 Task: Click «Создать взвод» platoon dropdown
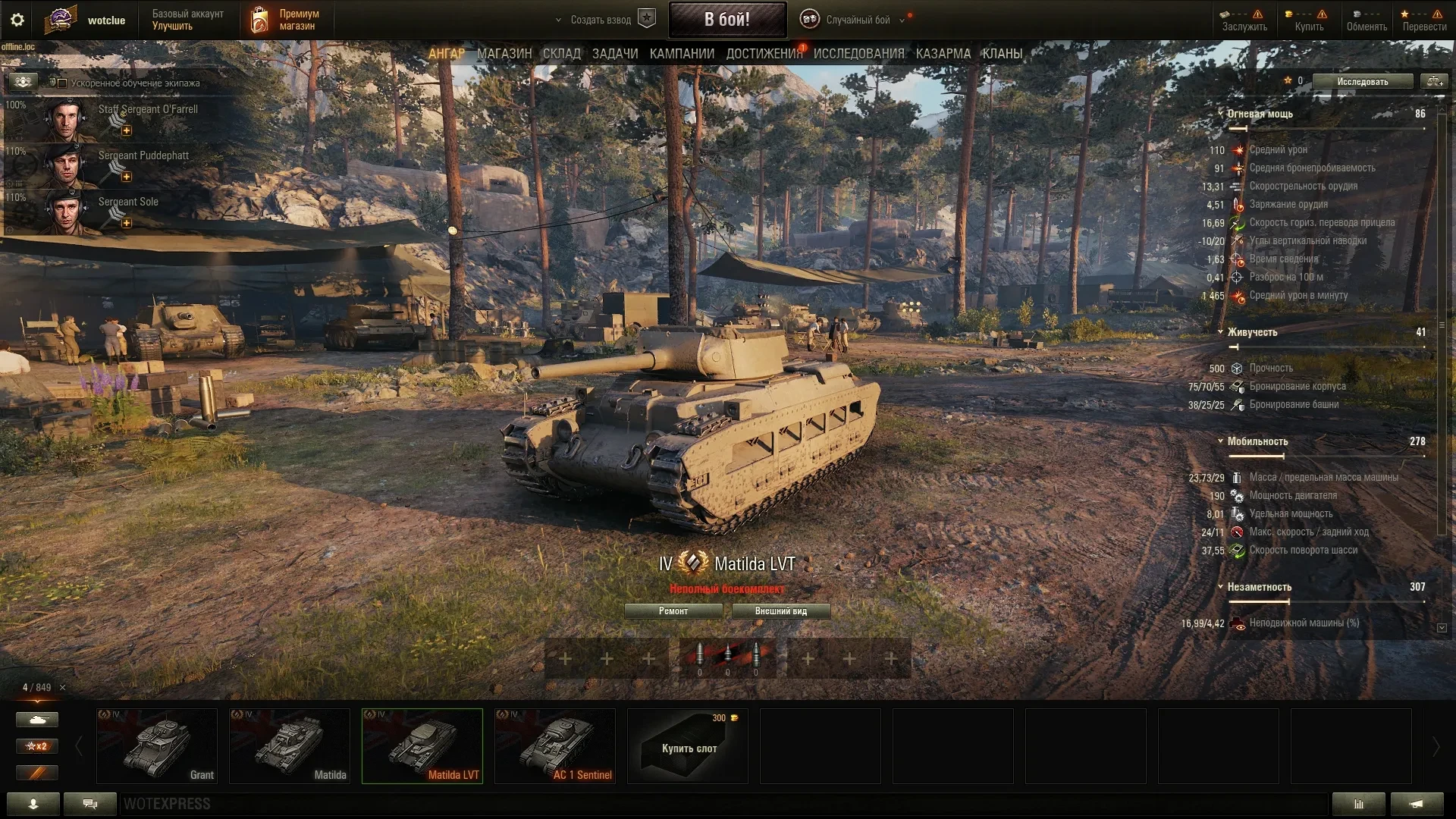click(x=599, y=20)
